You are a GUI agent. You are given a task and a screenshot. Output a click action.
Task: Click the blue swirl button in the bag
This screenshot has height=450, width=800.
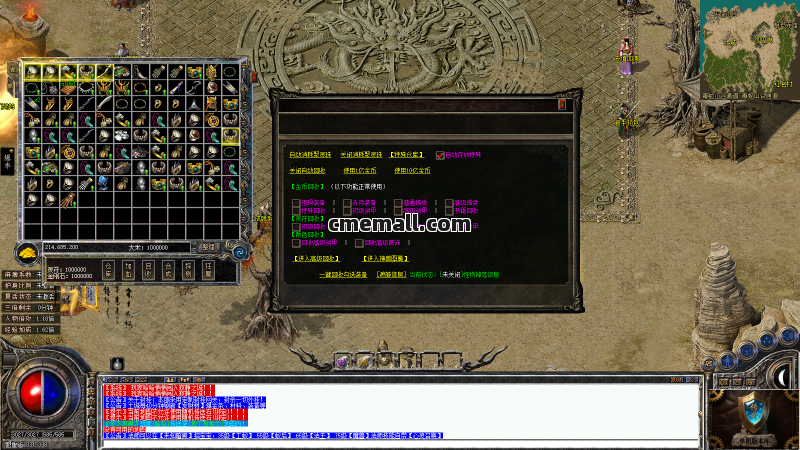(240, 252)
